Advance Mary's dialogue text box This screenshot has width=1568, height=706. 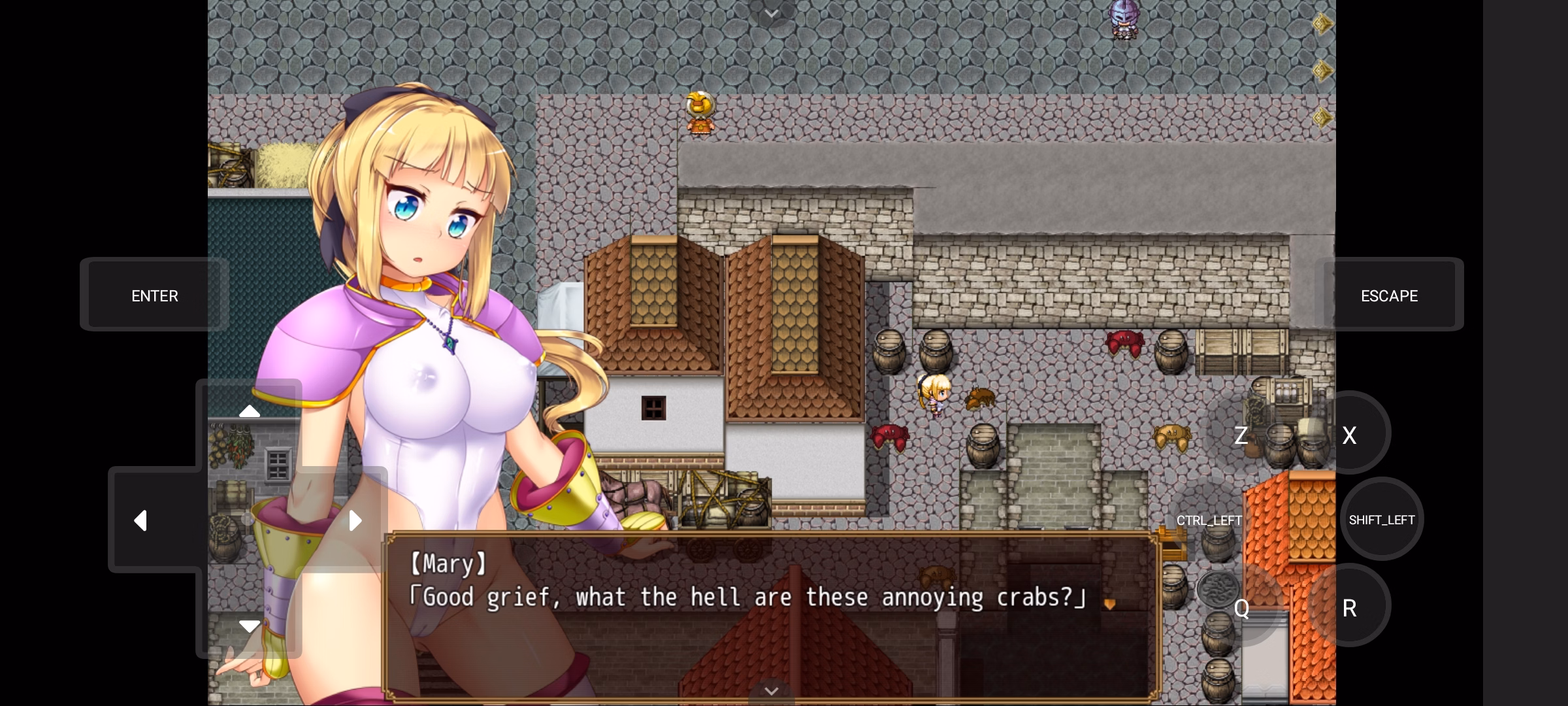[x=771, y=614]
